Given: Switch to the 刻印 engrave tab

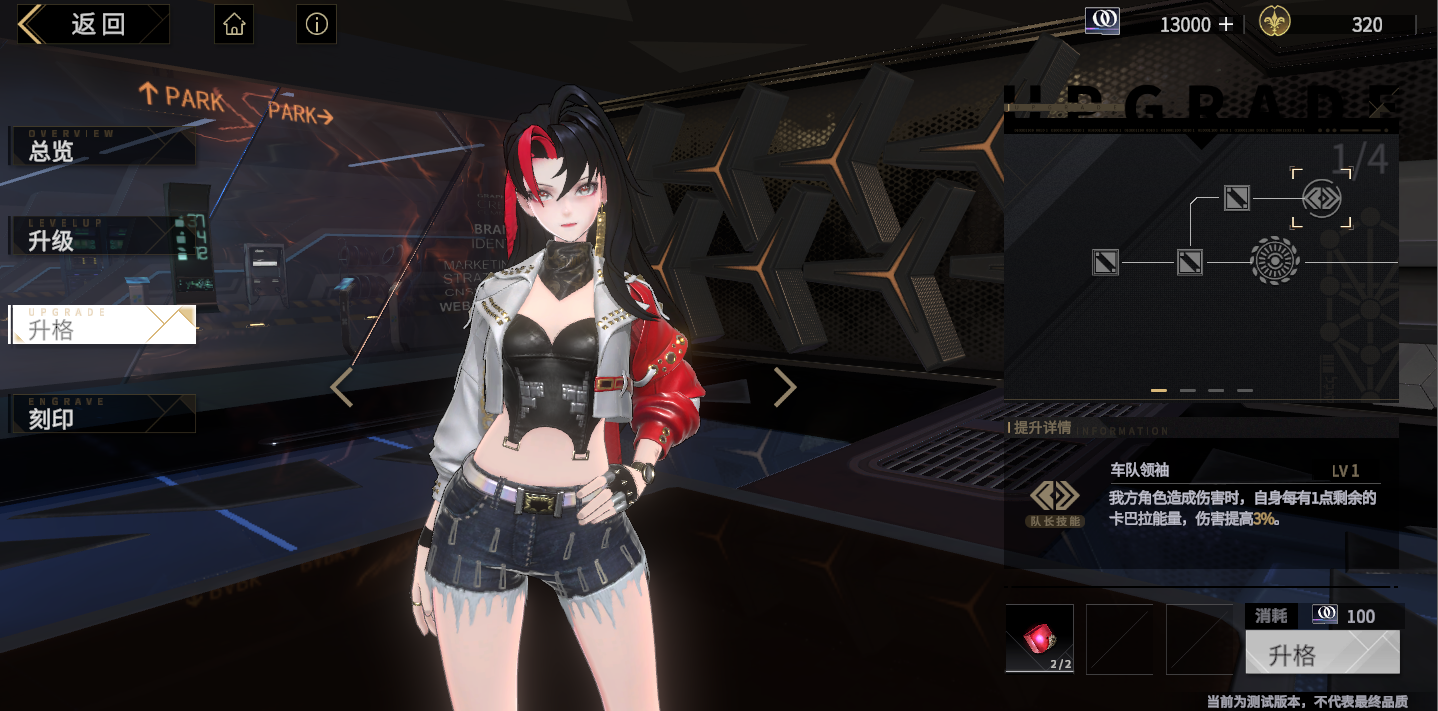Looking at the screenshot, I should pyautogui.click(x=102, y=414).
